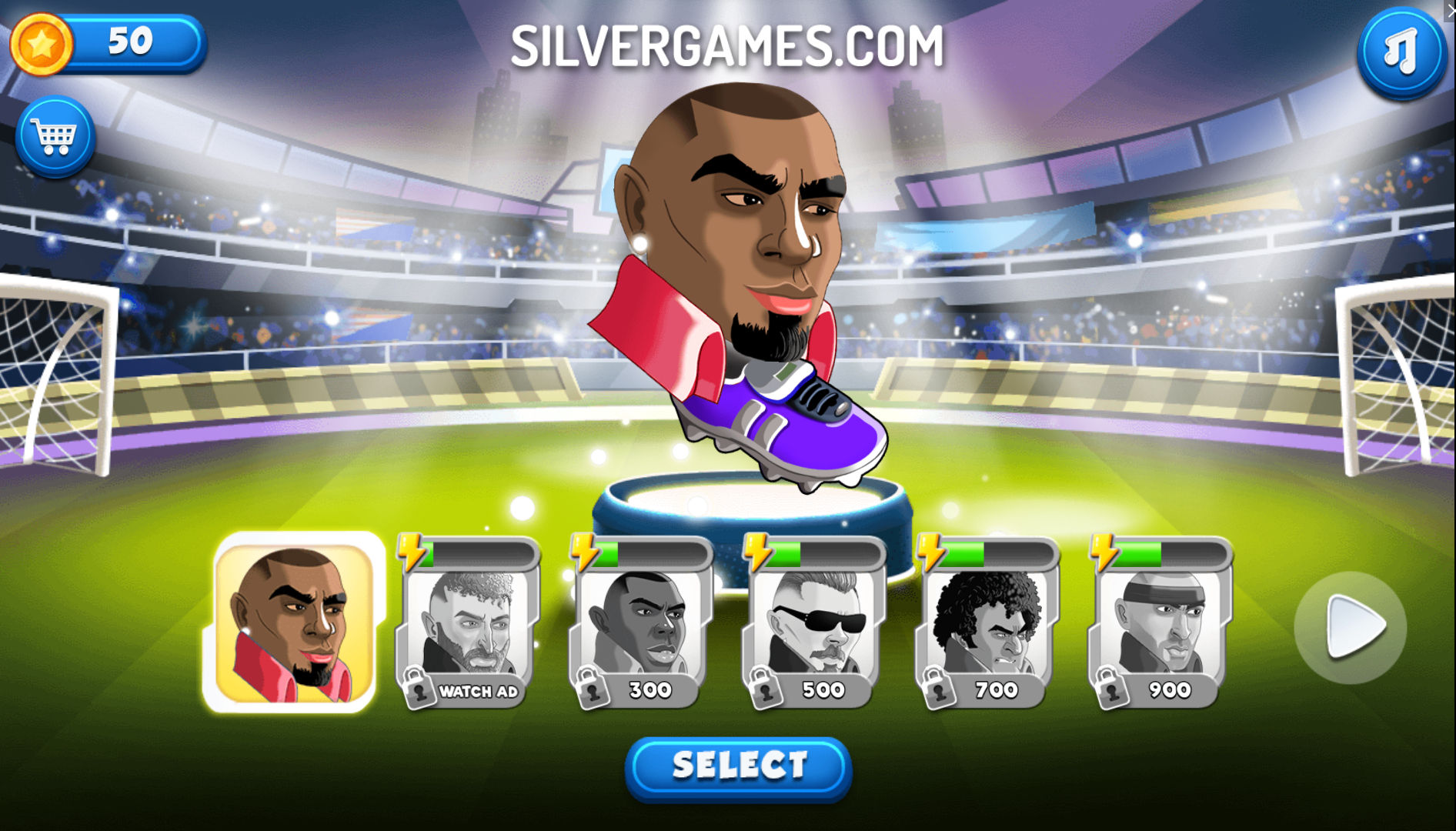This screenshot has width=1456, height=831.
Task: Select the sunglasses character costing 500
Action: [813, 625]
